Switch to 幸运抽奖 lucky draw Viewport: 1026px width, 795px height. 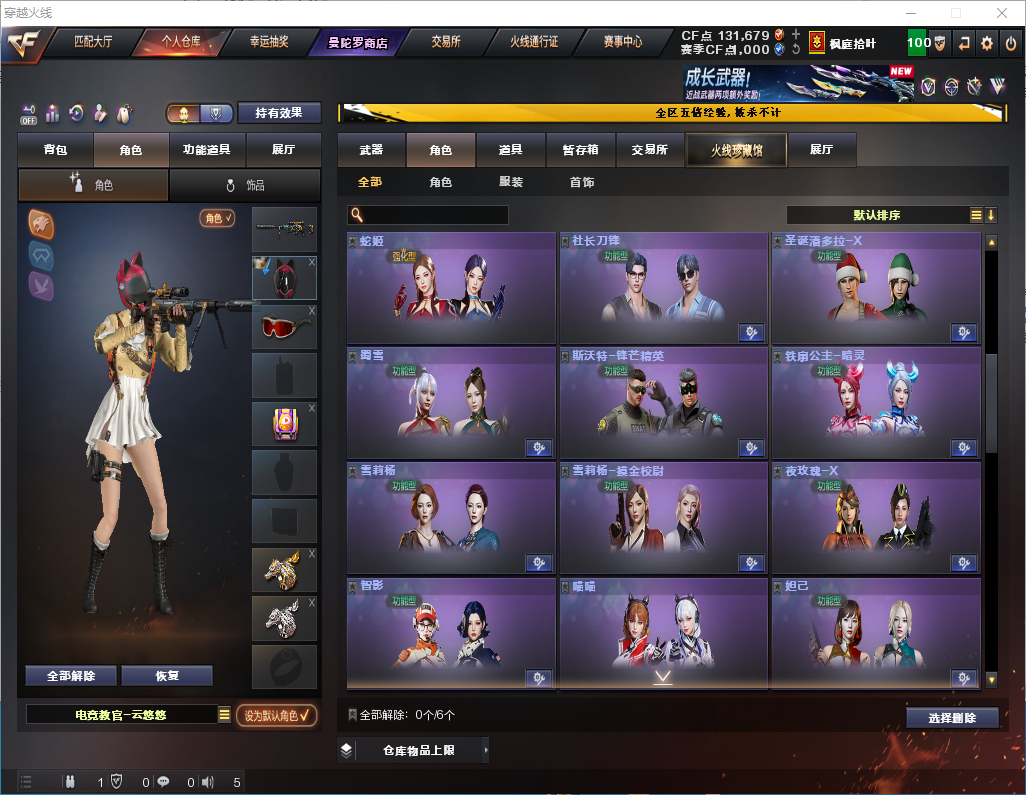point(268,43)
